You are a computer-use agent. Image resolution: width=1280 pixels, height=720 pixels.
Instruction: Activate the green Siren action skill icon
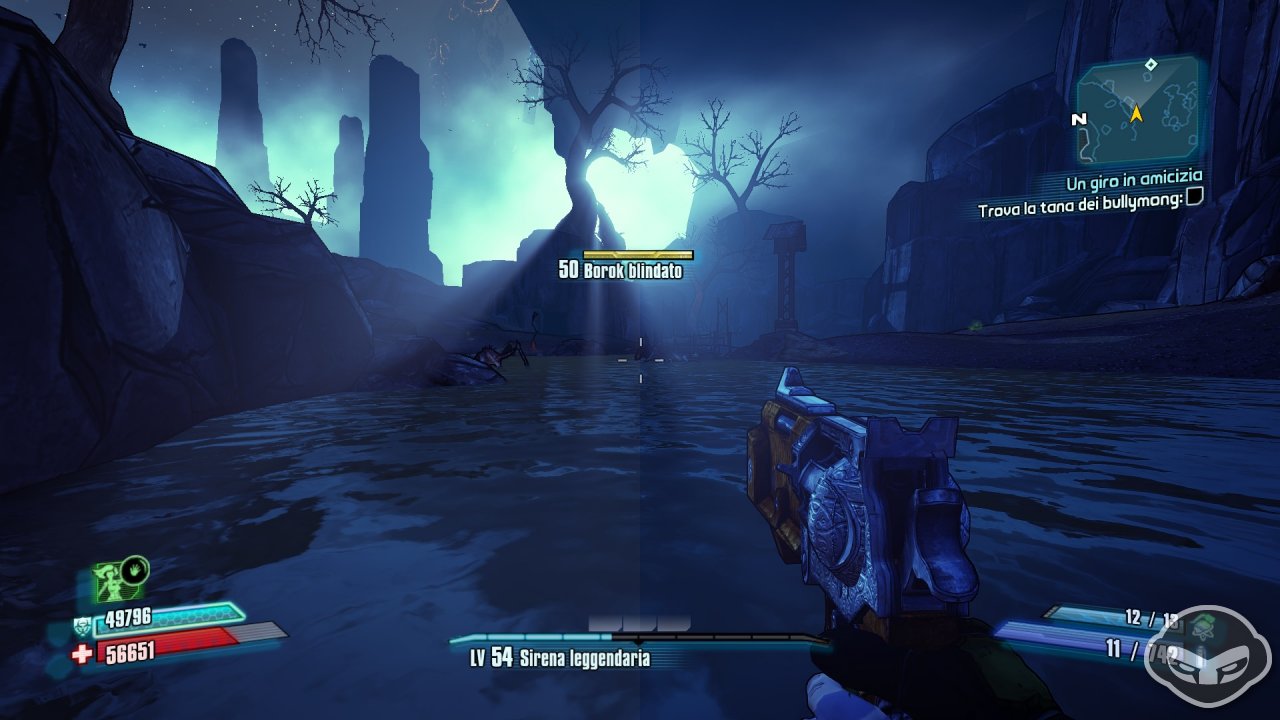pos(112,581)
